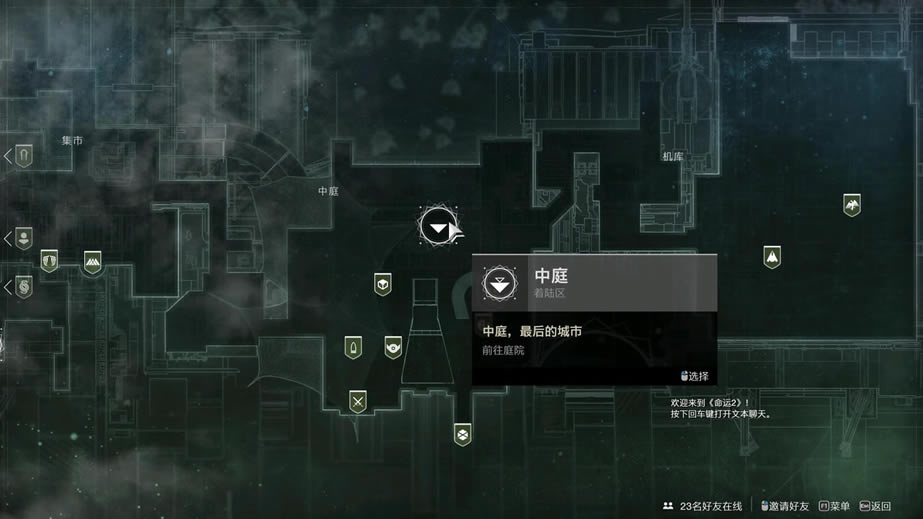Click the cube vendor marker
Image resolution: width=923 pixels, height=519 pixels.
(382, 284)
